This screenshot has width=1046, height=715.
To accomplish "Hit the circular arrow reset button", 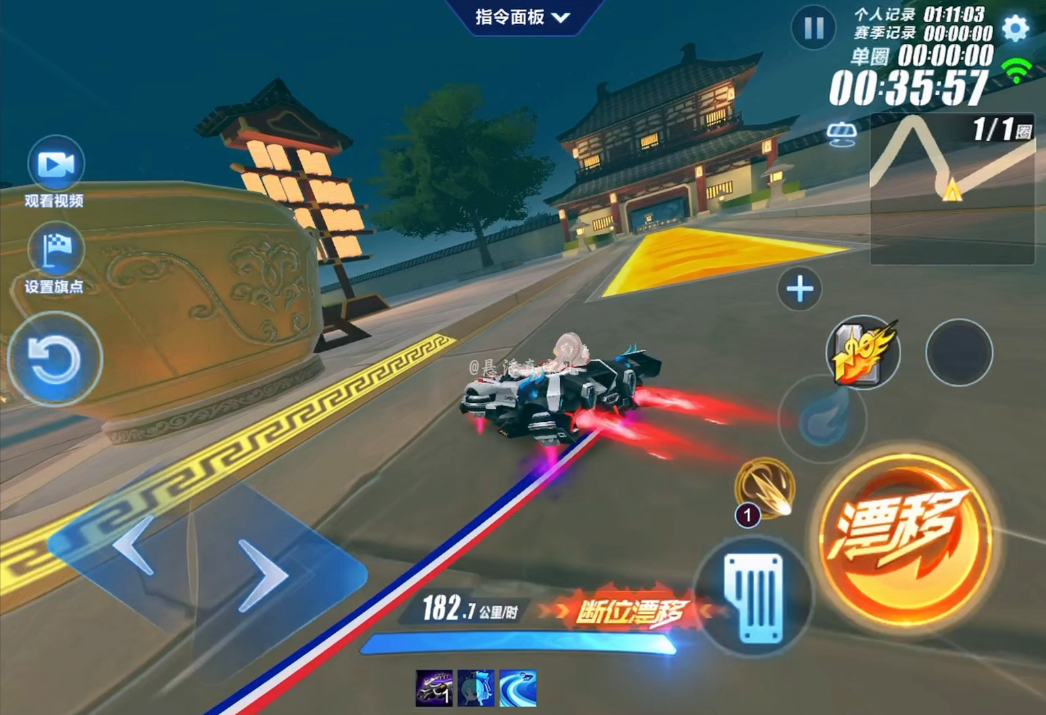I will click(54, 360).
